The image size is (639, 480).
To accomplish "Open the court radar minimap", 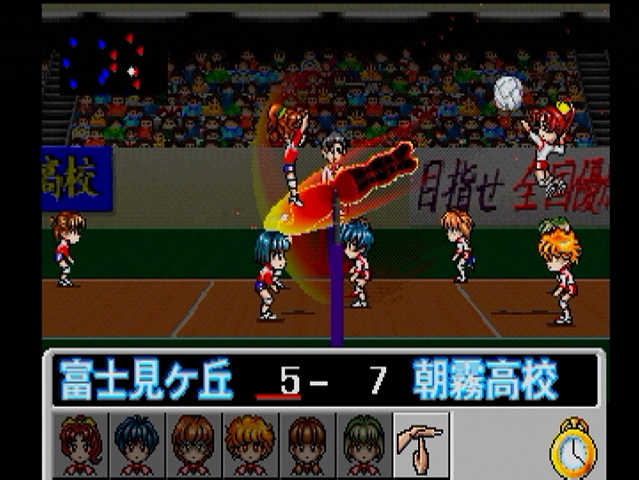I will (104, 62).
